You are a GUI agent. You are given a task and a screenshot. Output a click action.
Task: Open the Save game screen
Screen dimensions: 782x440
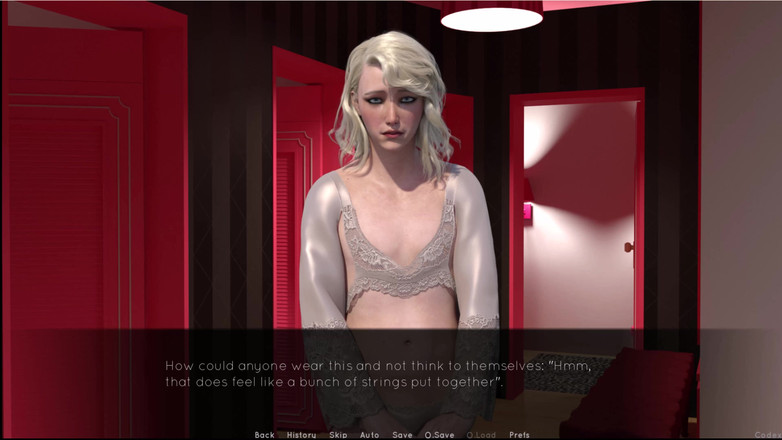pyautogui.click(x=402, y=435)
